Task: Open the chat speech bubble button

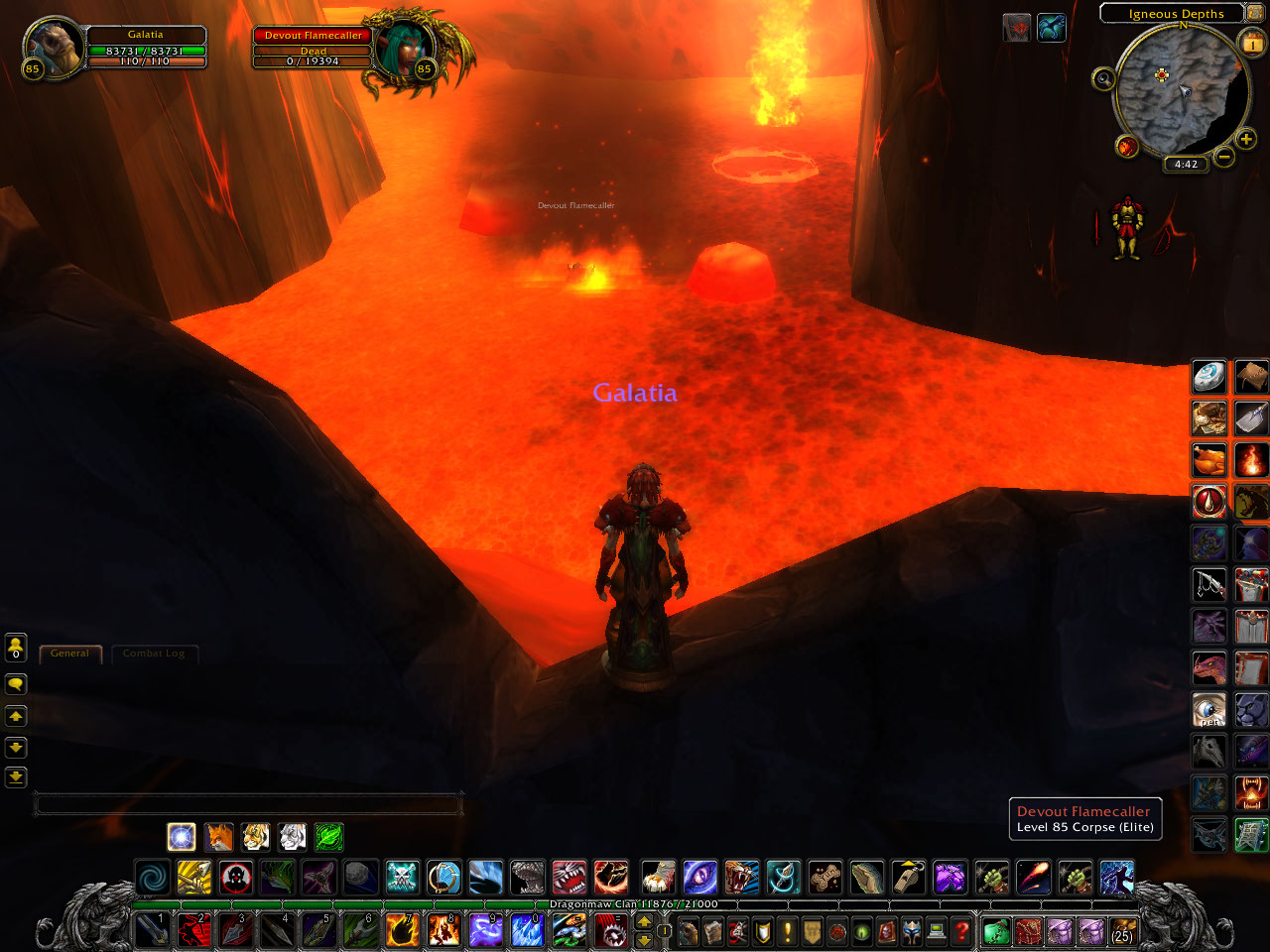Action: coord(16,684)
